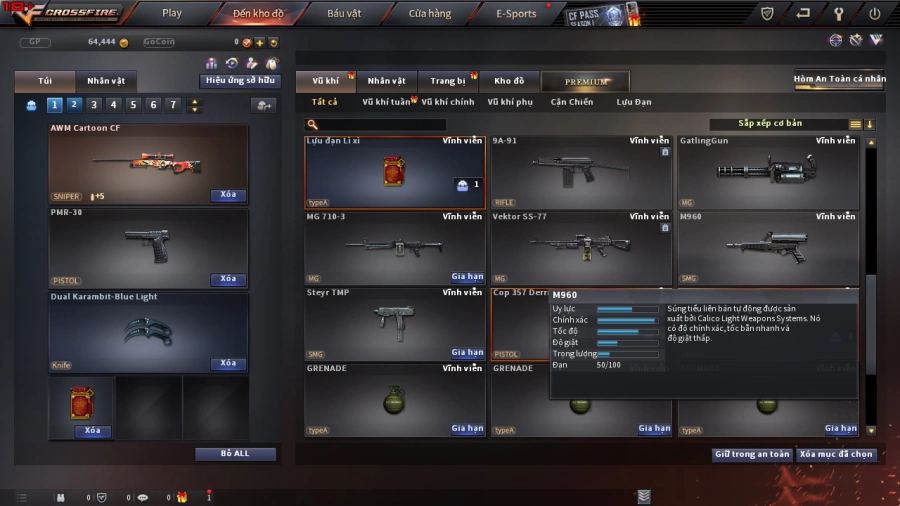Open the Báu vật menu
Screen dimensions: 900x506
(x=344, y=13)
